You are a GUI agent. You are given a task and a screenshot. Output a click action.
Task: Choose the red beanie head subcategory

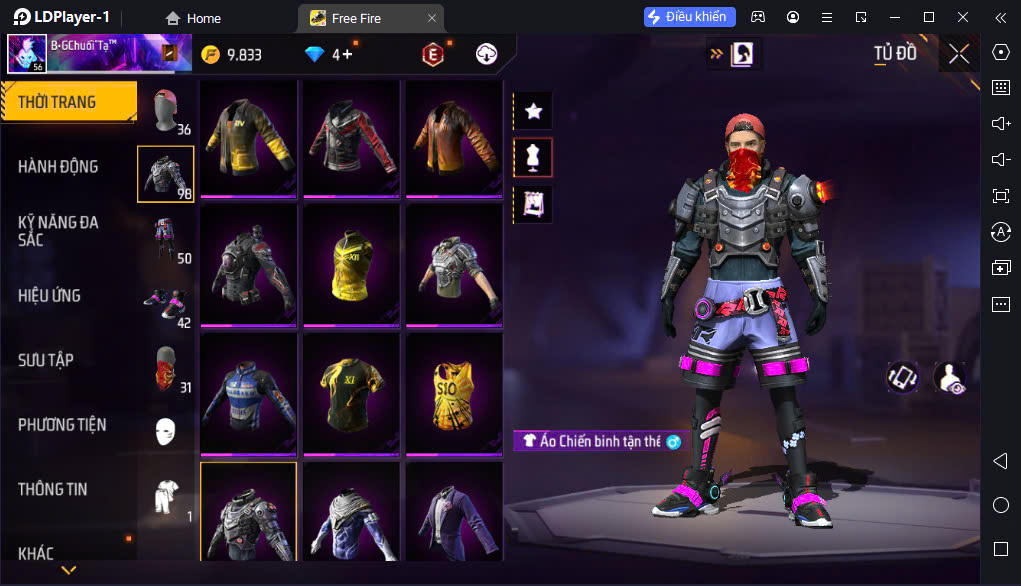(x=166, y=110)
